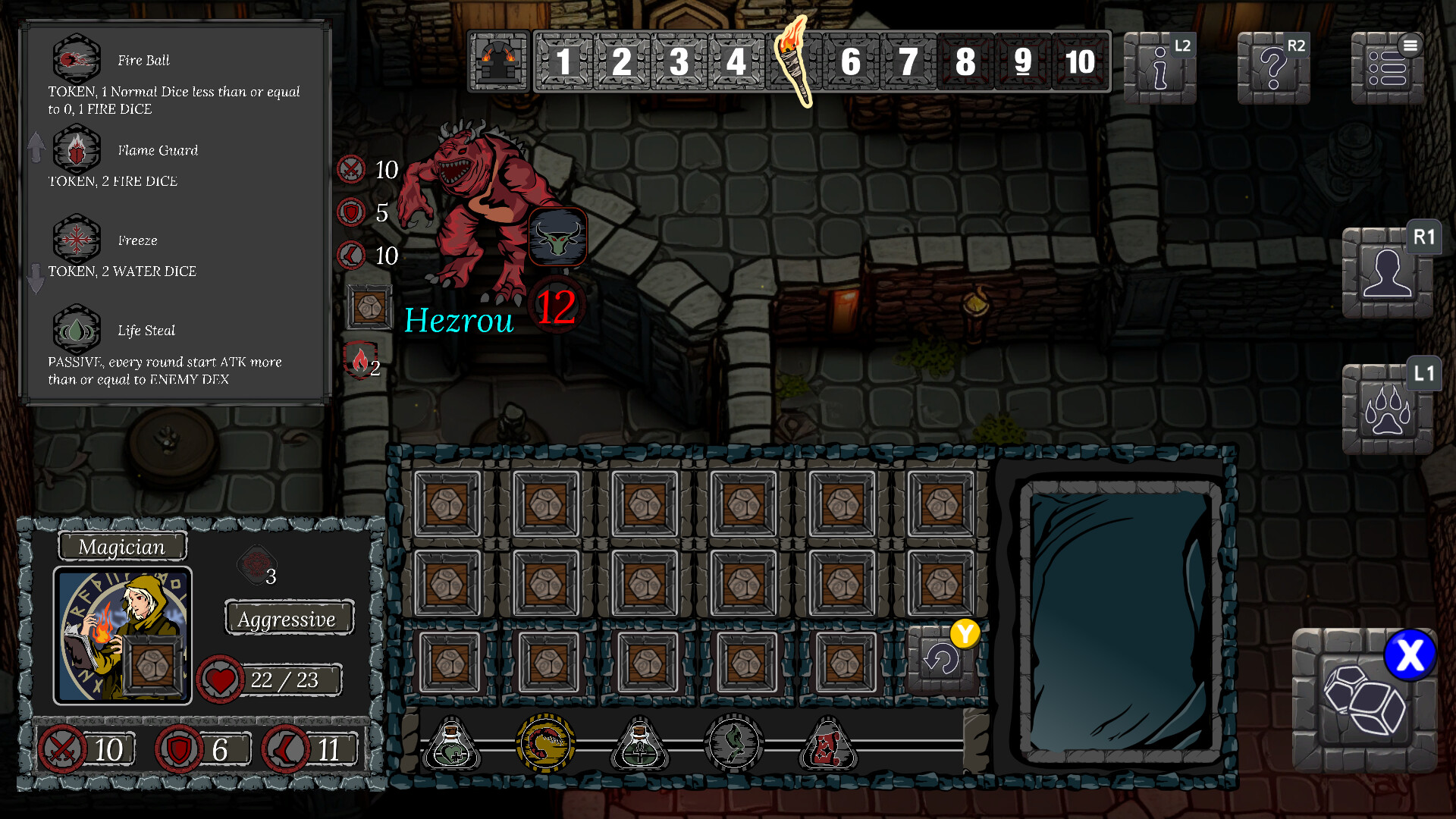Open the list menu button
Image resolution: width=1456 pixels, height=819 pixels.
coord(1387,67)
